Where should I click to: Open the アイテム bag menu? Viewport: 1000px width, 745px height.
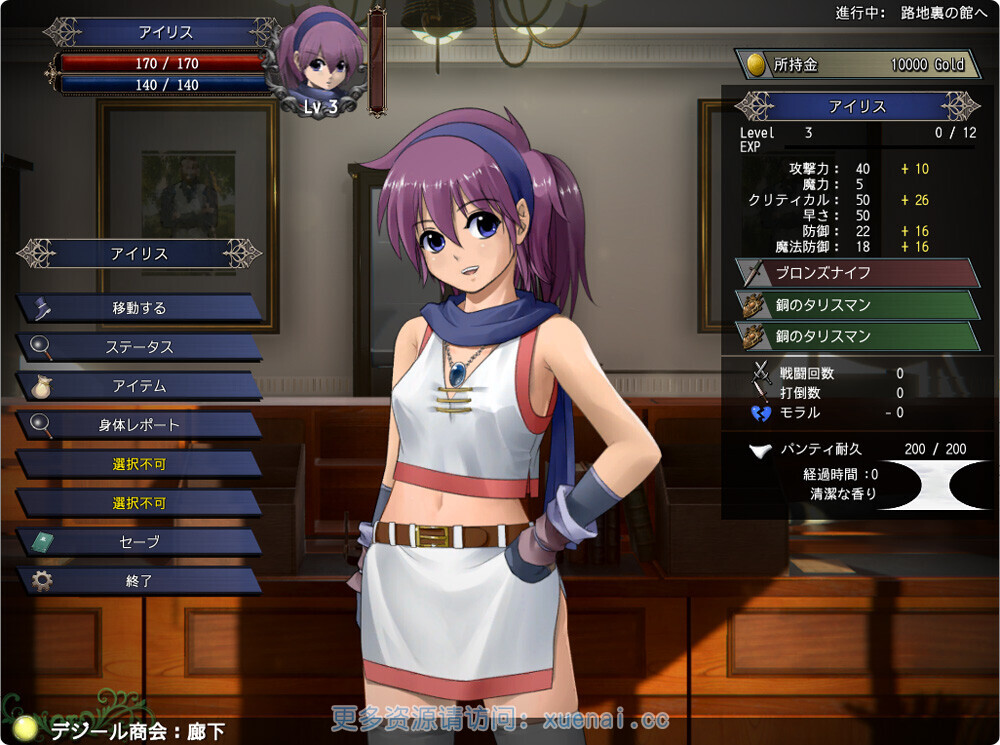click(x=139, y=386)
